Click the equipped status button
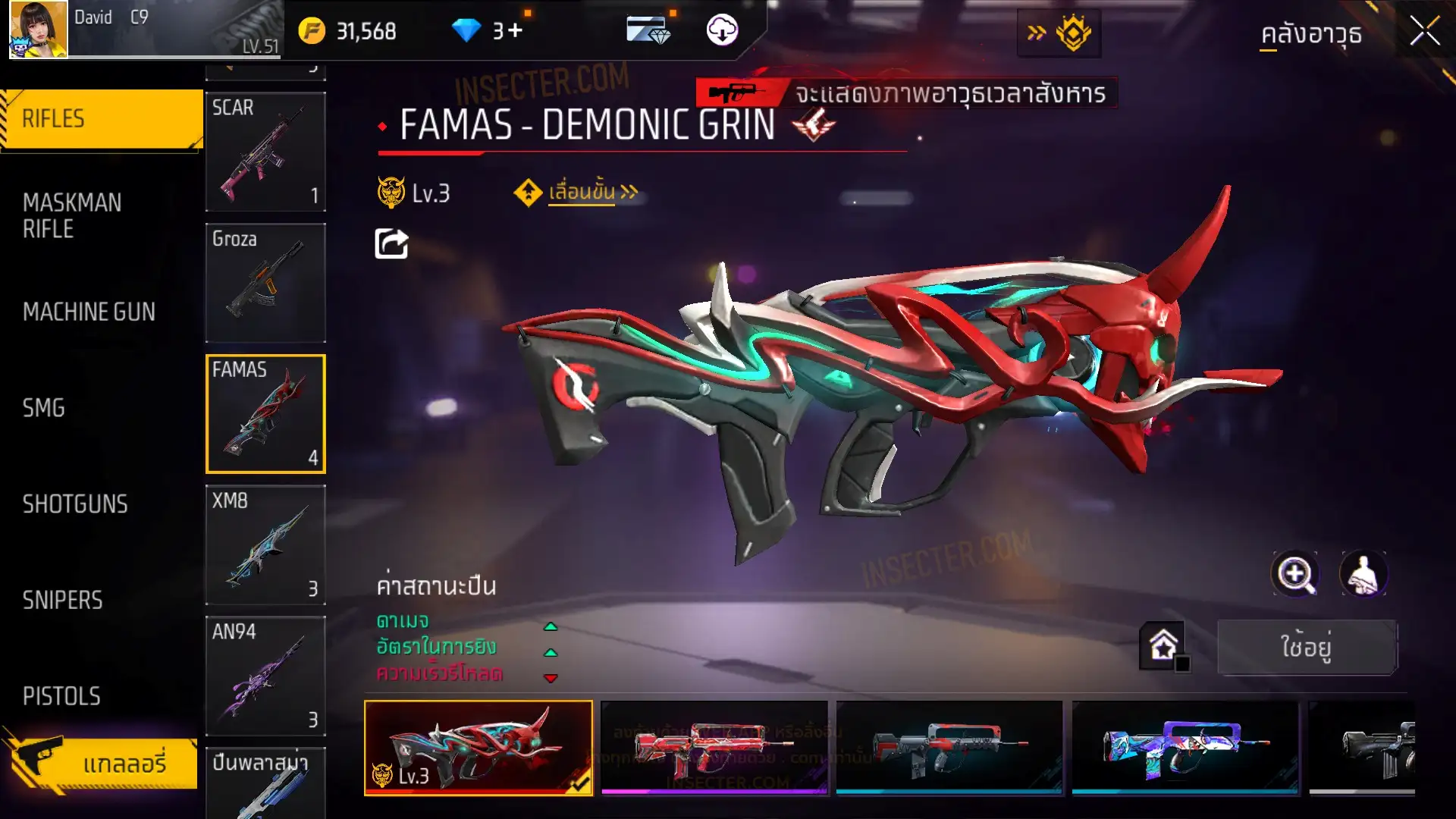Screen dimensions: 1456x819 (1307, 647)
